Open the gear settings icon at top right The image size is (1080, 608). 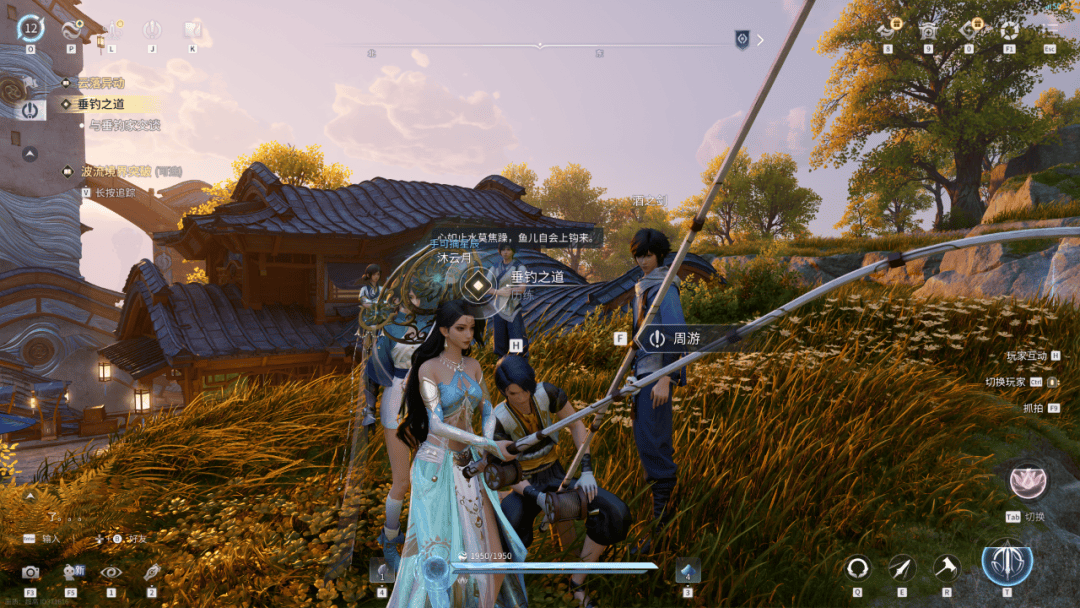click(x=1009, y=30)
